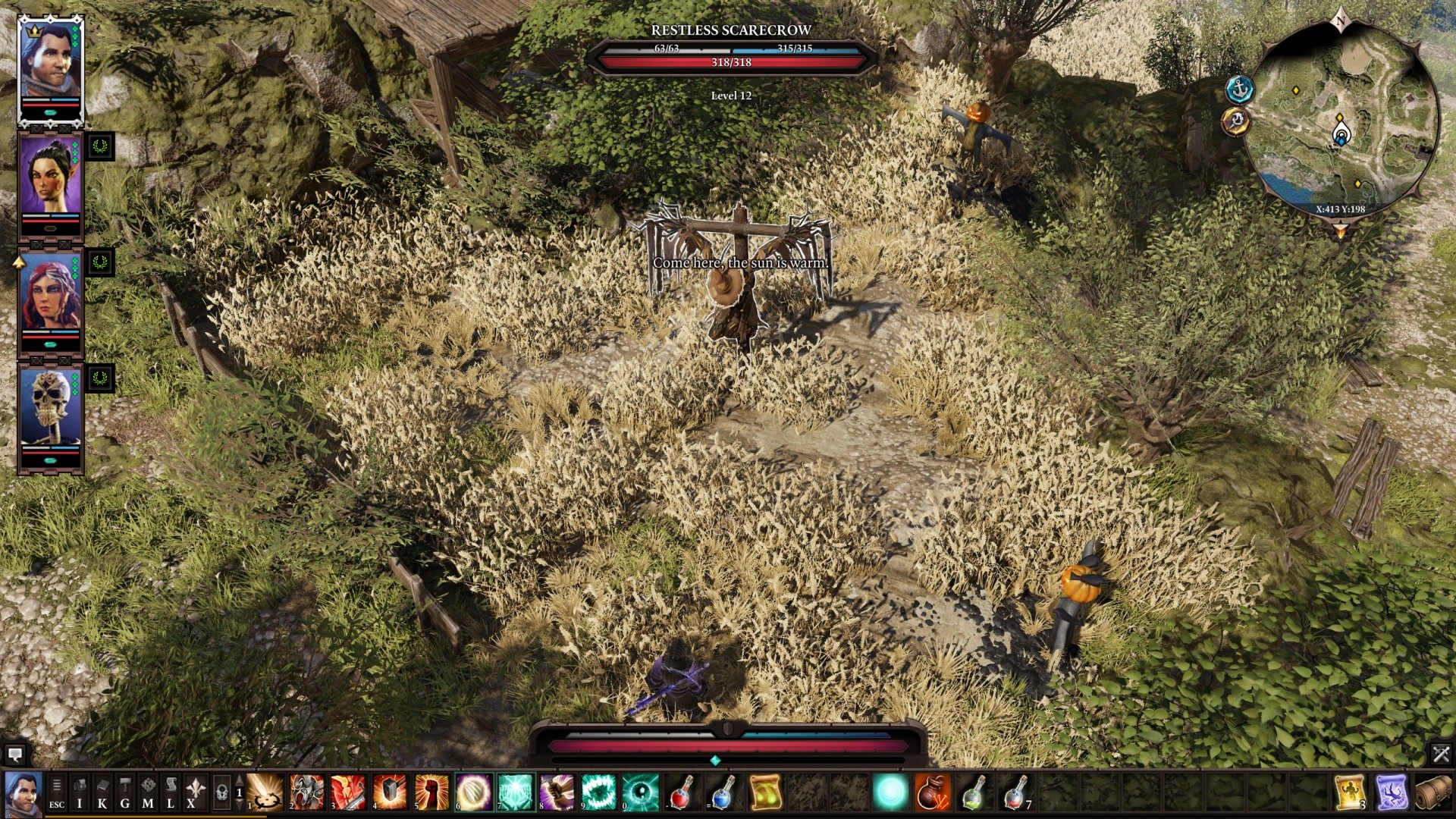1456x819 pixels.
Task: Activate the red fist skill in slot 5
Action: (431, 793)
